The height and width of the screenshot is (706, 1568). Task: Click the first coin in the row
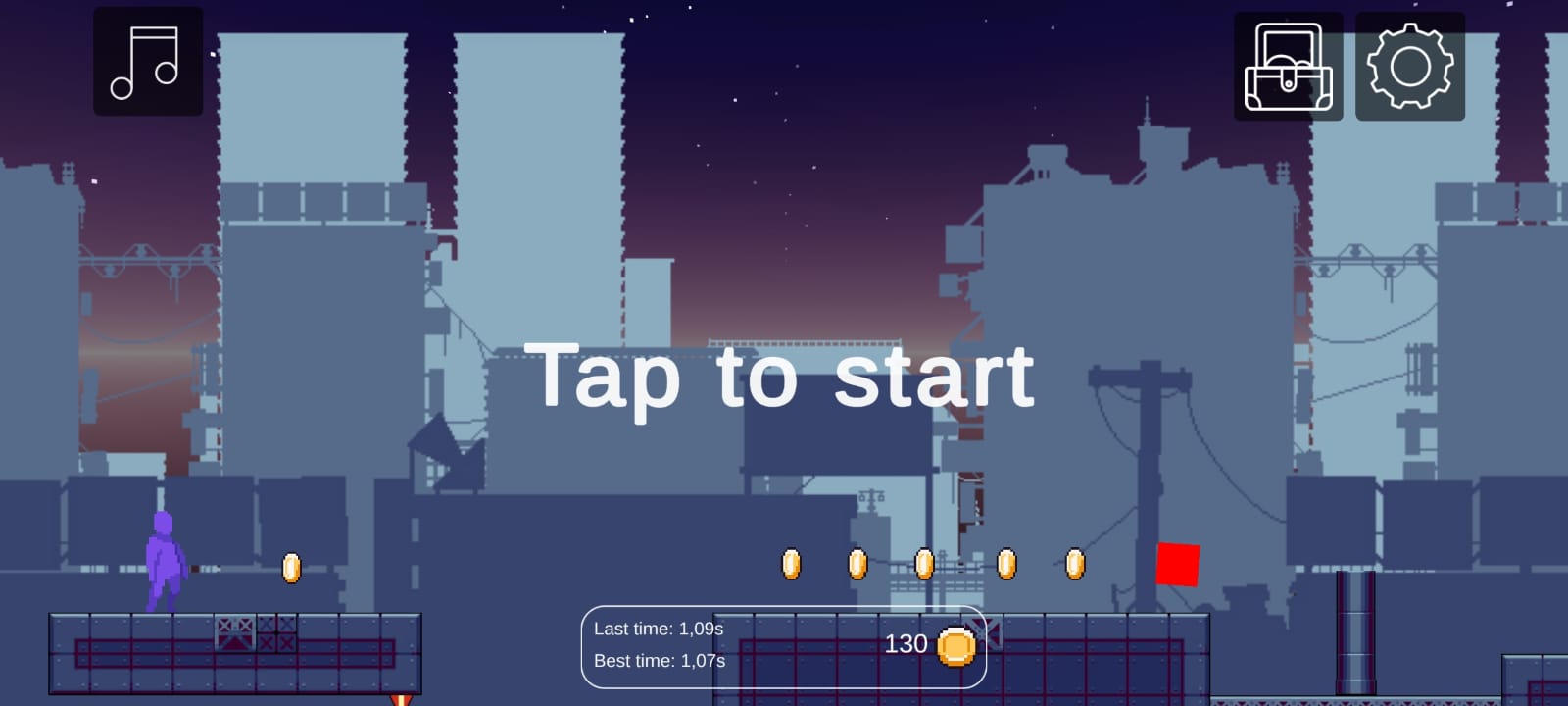coord(791,564)
